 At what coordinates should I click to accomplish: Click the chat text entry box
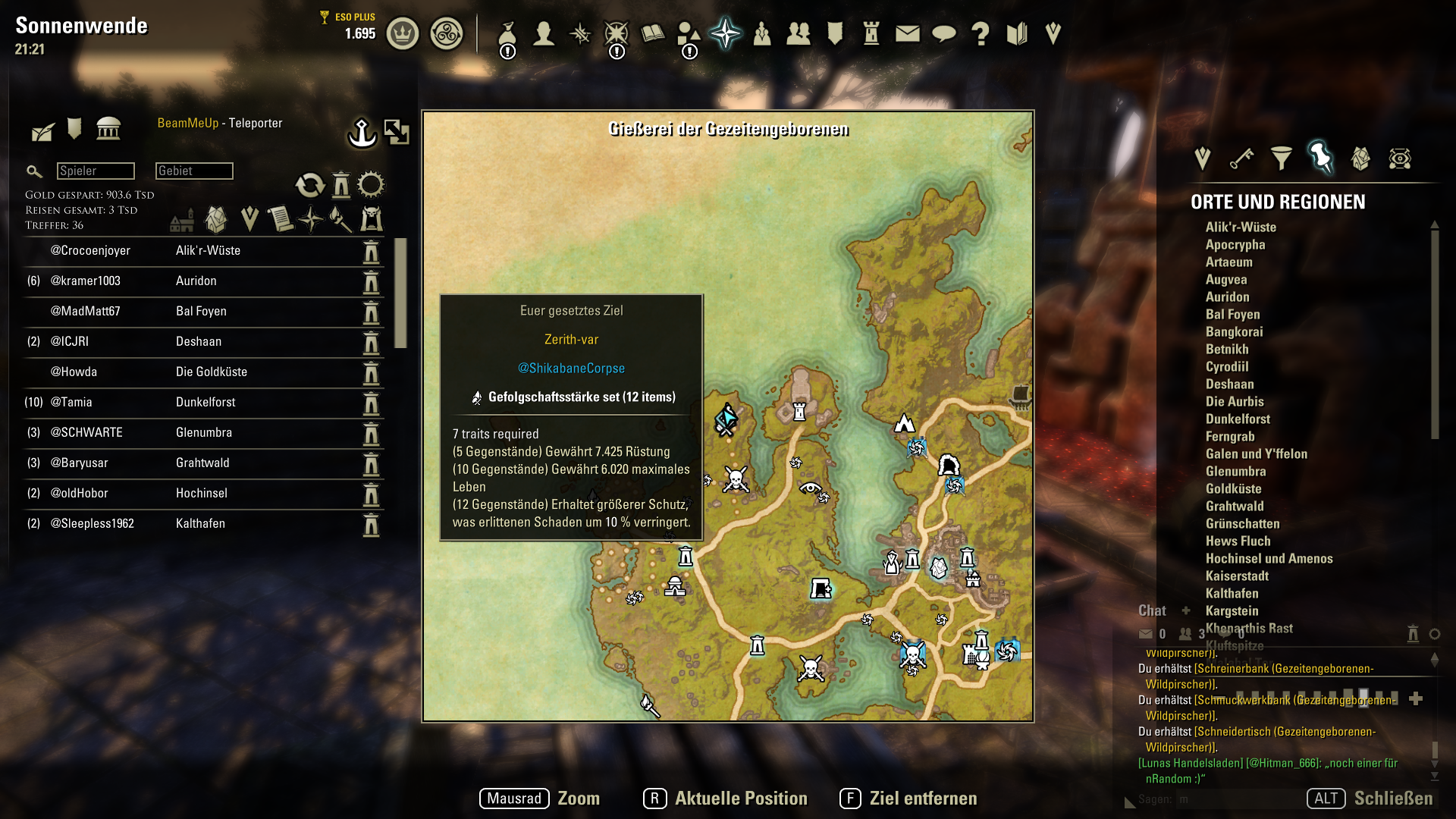pyautogui.click(x=1236, y=799)
